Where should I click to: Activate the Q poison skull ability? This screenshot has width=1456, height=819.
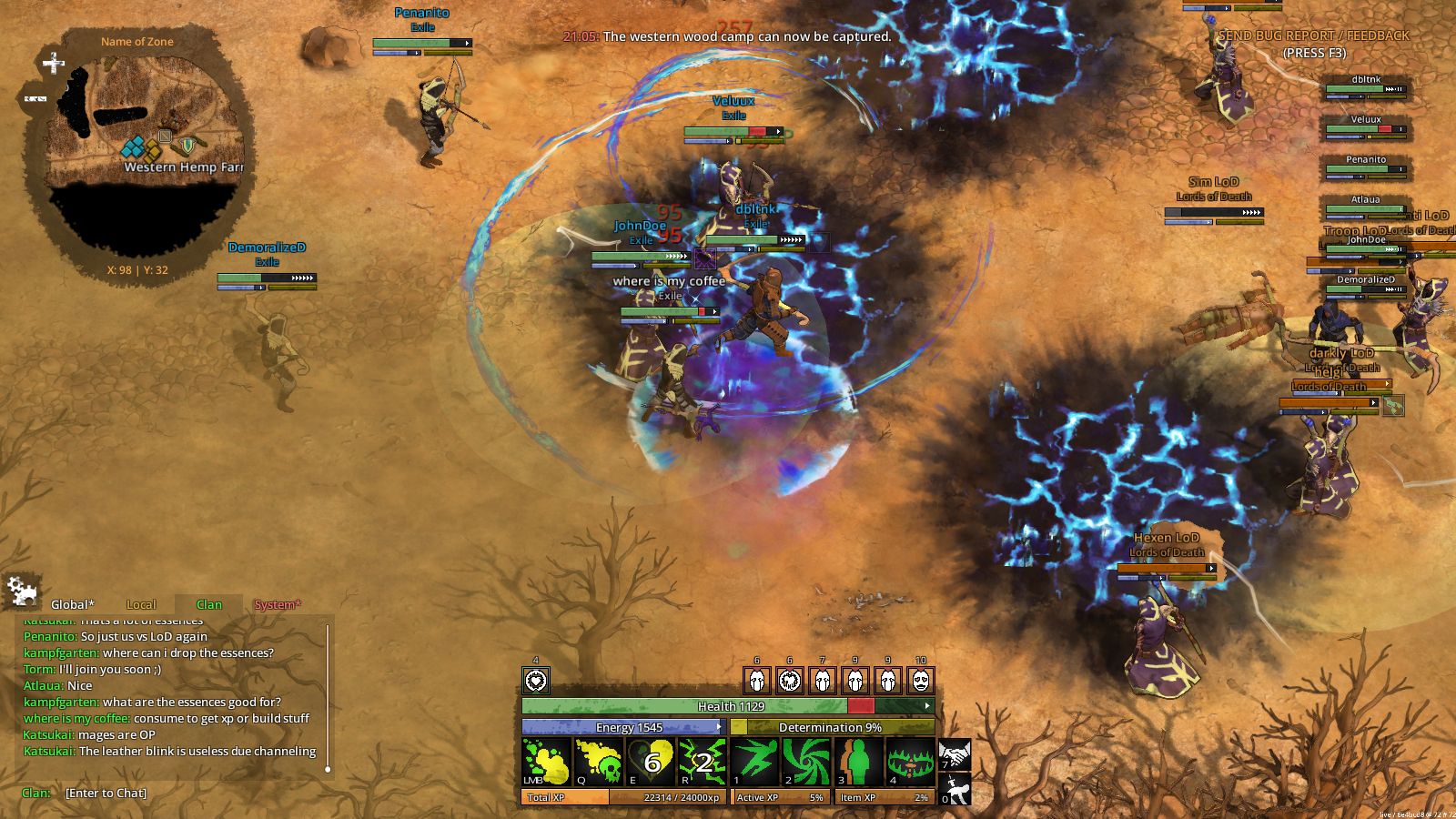pos(598,762)
